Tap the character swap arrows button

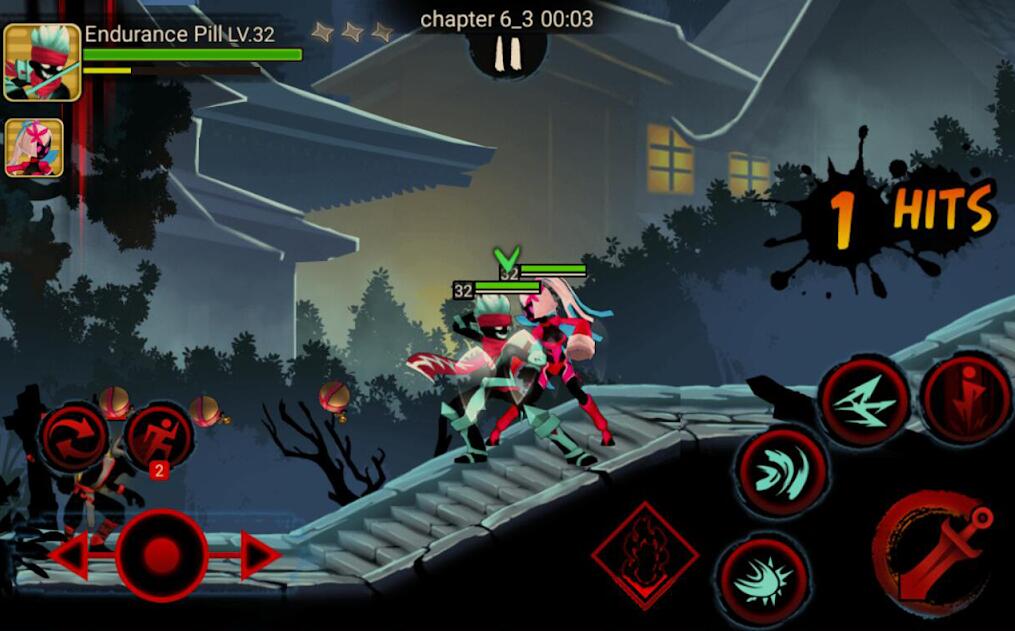[74, 438]
